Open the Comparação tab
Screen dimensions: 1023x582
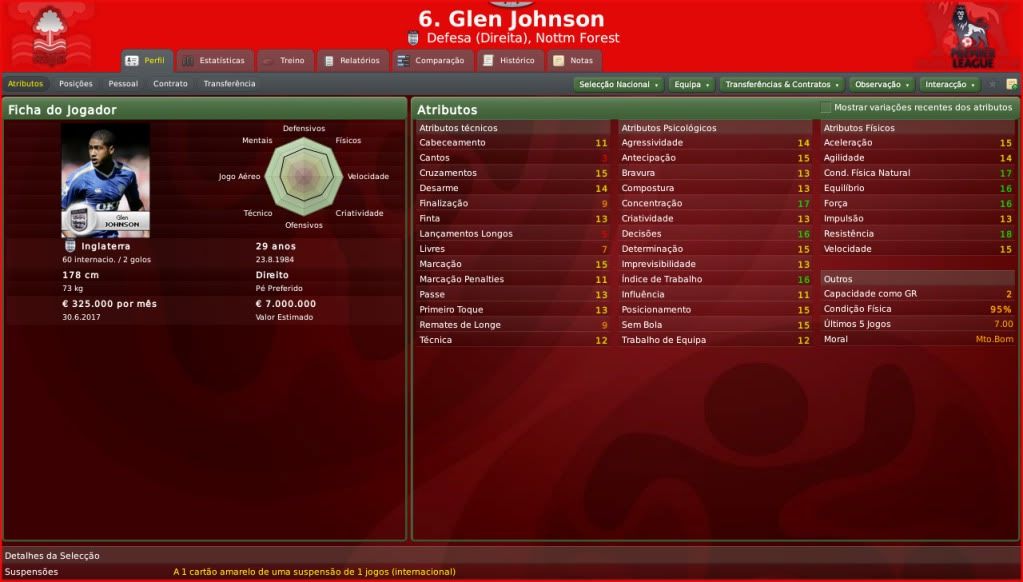point(431,61)
